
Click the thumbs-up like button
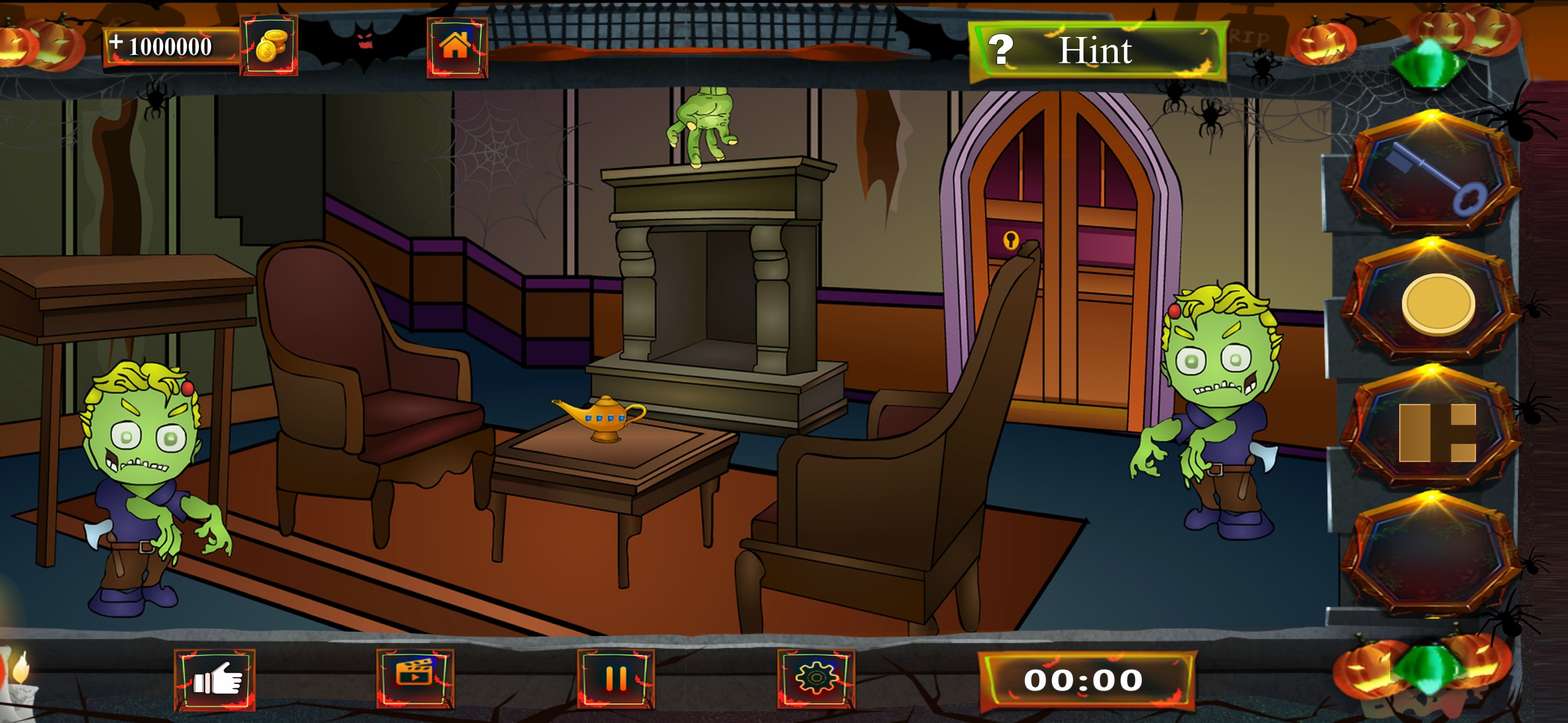pos(215,679)
